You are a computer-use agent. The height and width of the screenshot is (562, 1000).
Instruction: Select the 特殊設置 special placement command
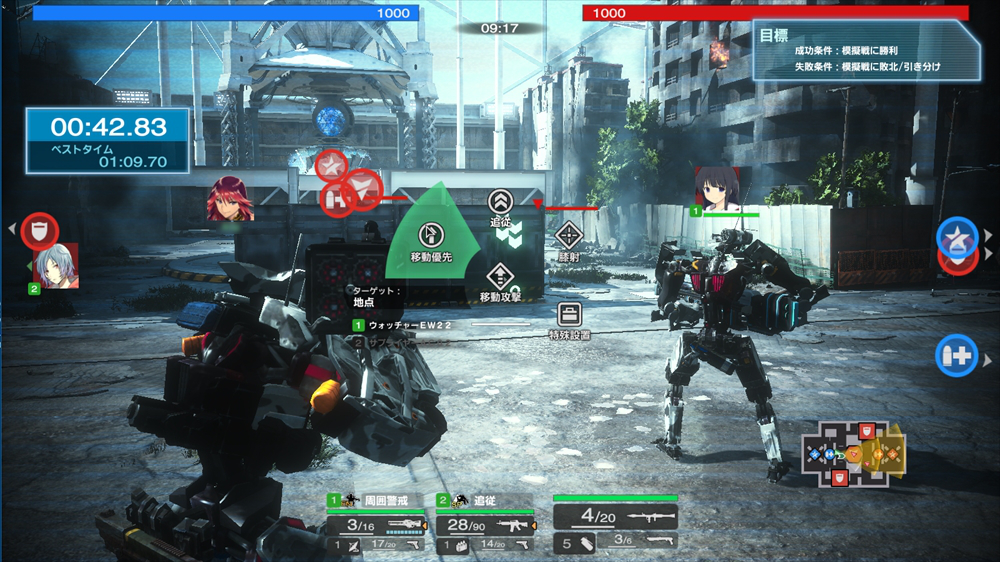(569, 318)
